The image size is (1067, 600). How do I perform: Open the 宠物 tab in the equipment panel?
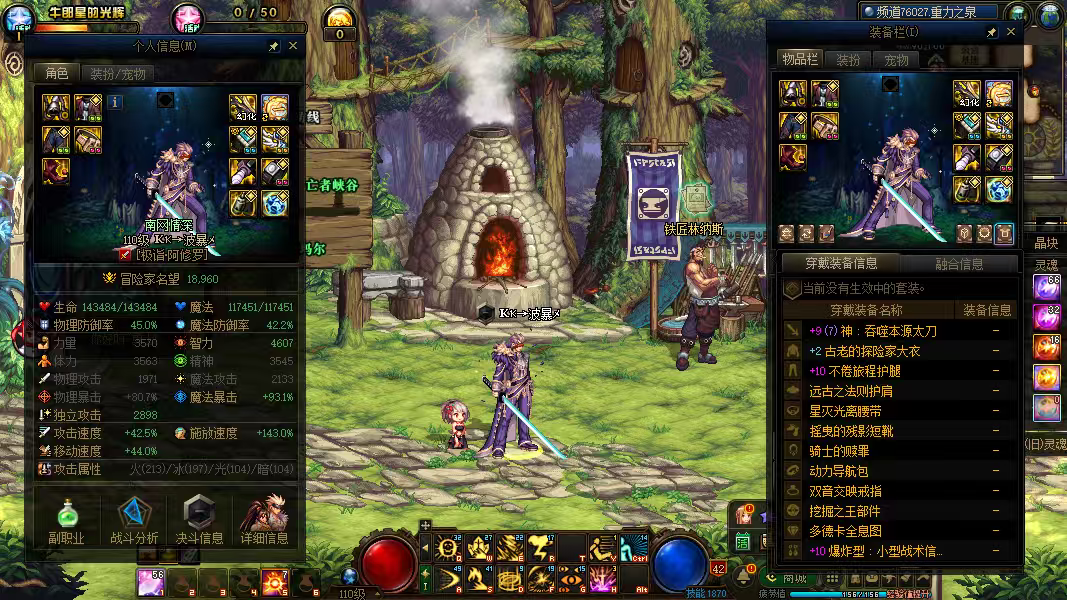click(896, 60)
